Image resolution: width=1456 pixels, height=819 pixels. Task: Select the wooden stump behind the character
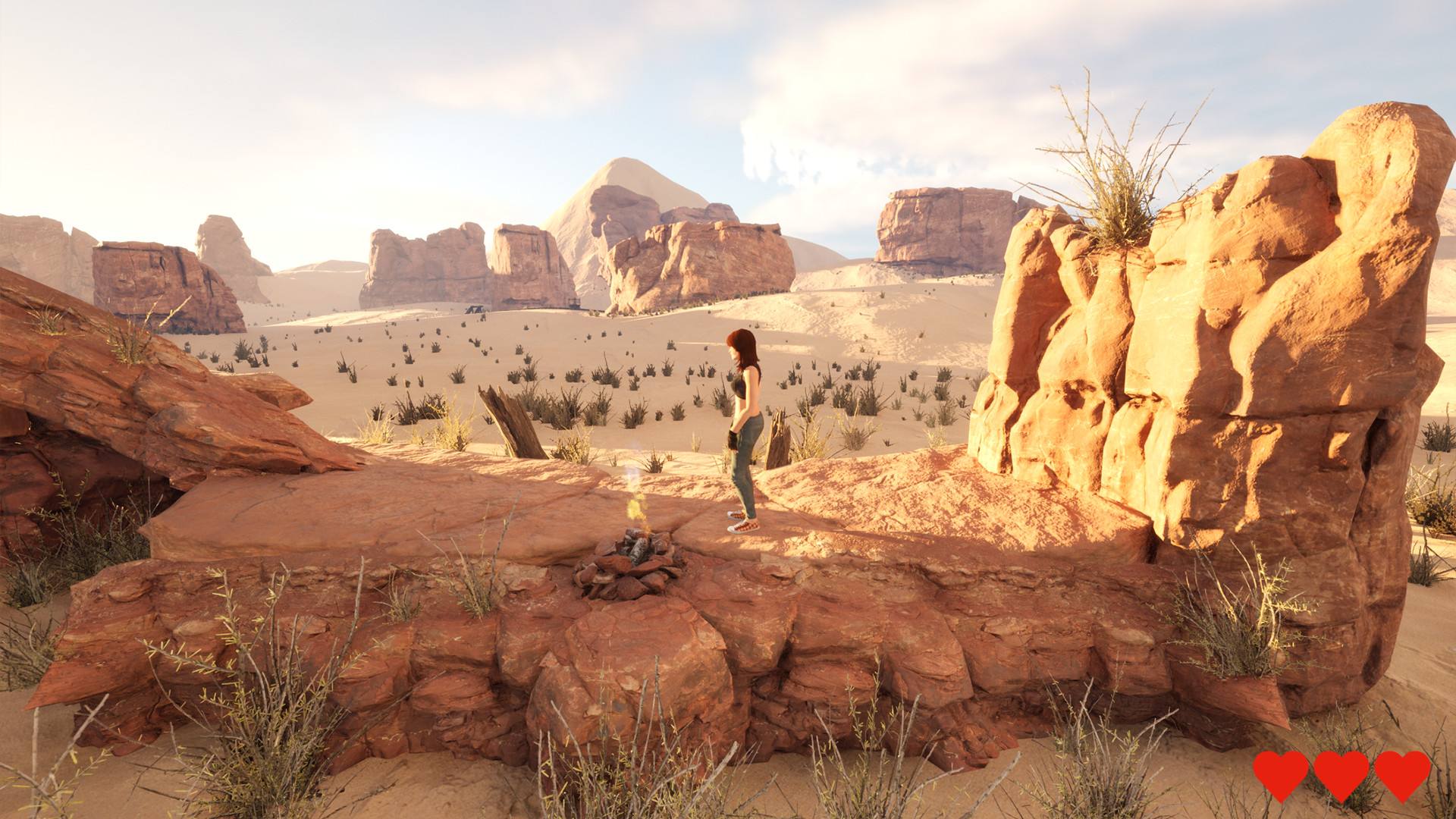(778, 440)
